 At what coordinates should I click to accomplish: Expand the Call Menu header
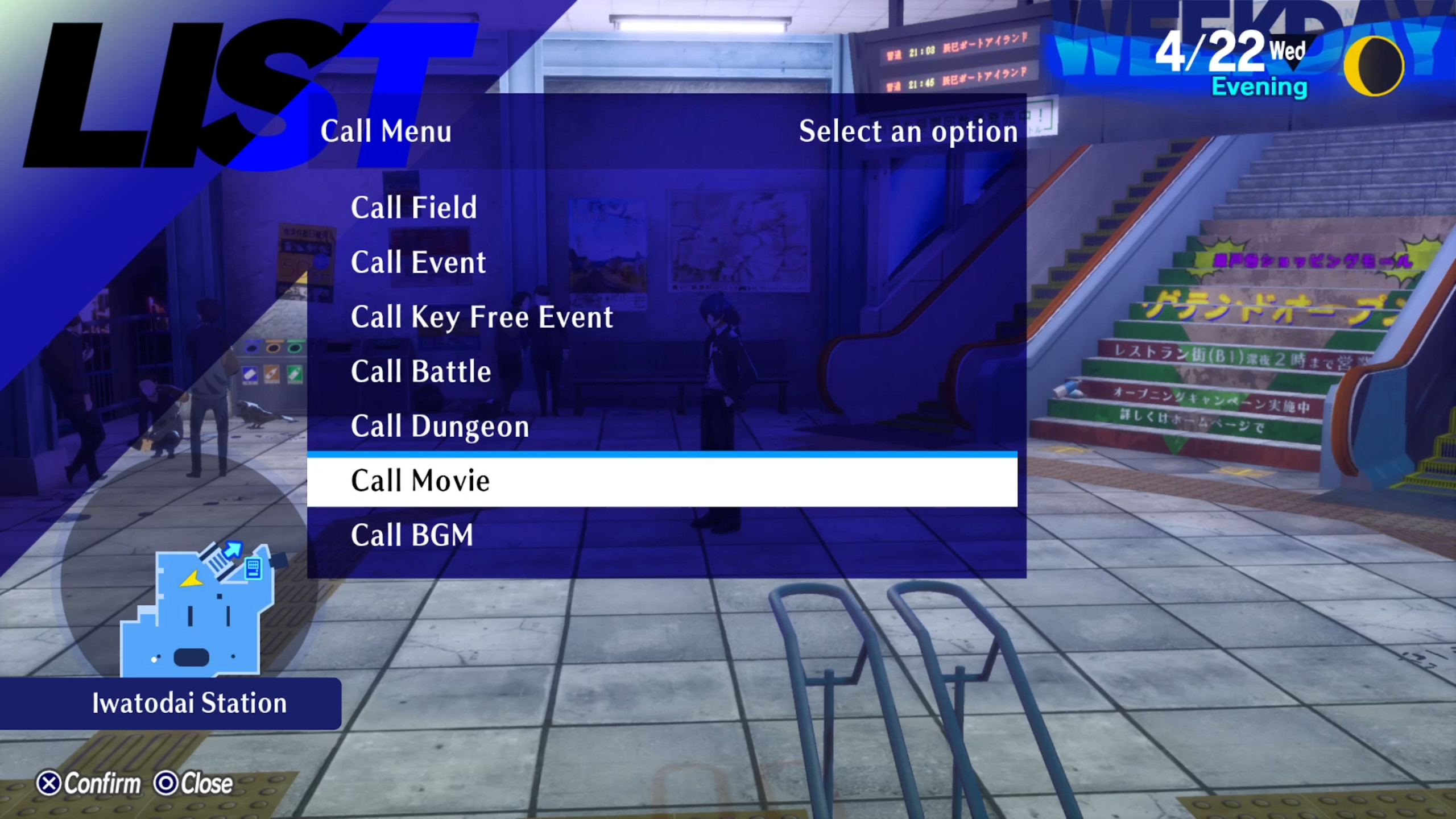click(386, 132)
